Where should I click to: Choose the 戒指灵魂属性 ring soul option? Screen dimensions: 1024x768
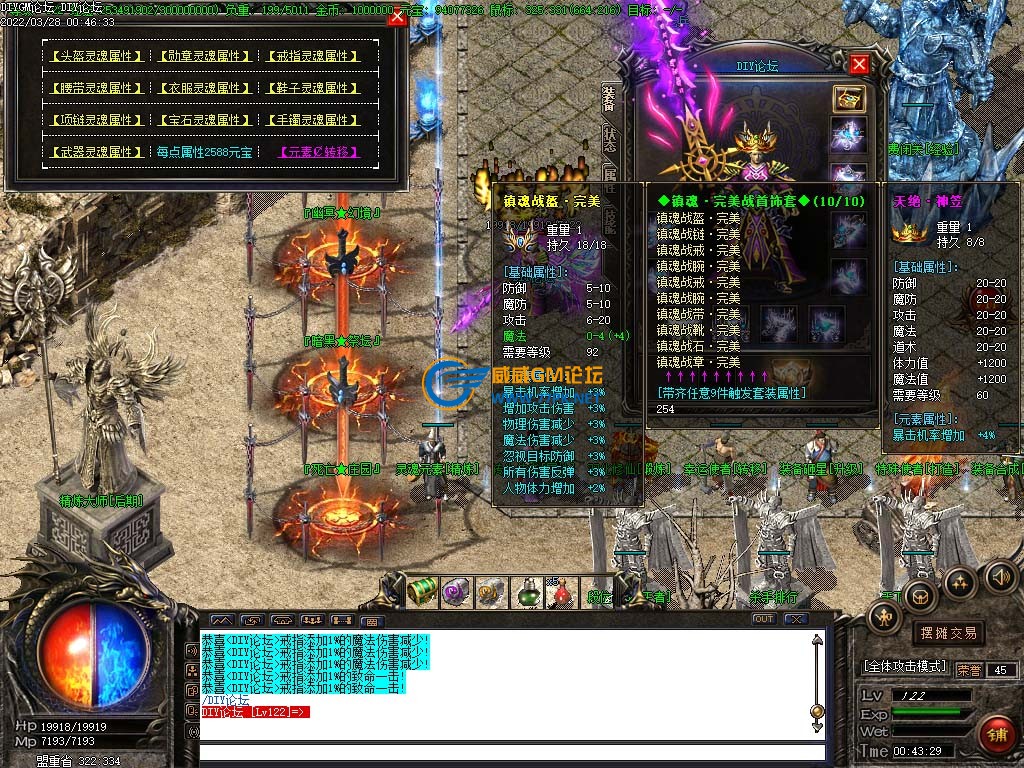313,56
